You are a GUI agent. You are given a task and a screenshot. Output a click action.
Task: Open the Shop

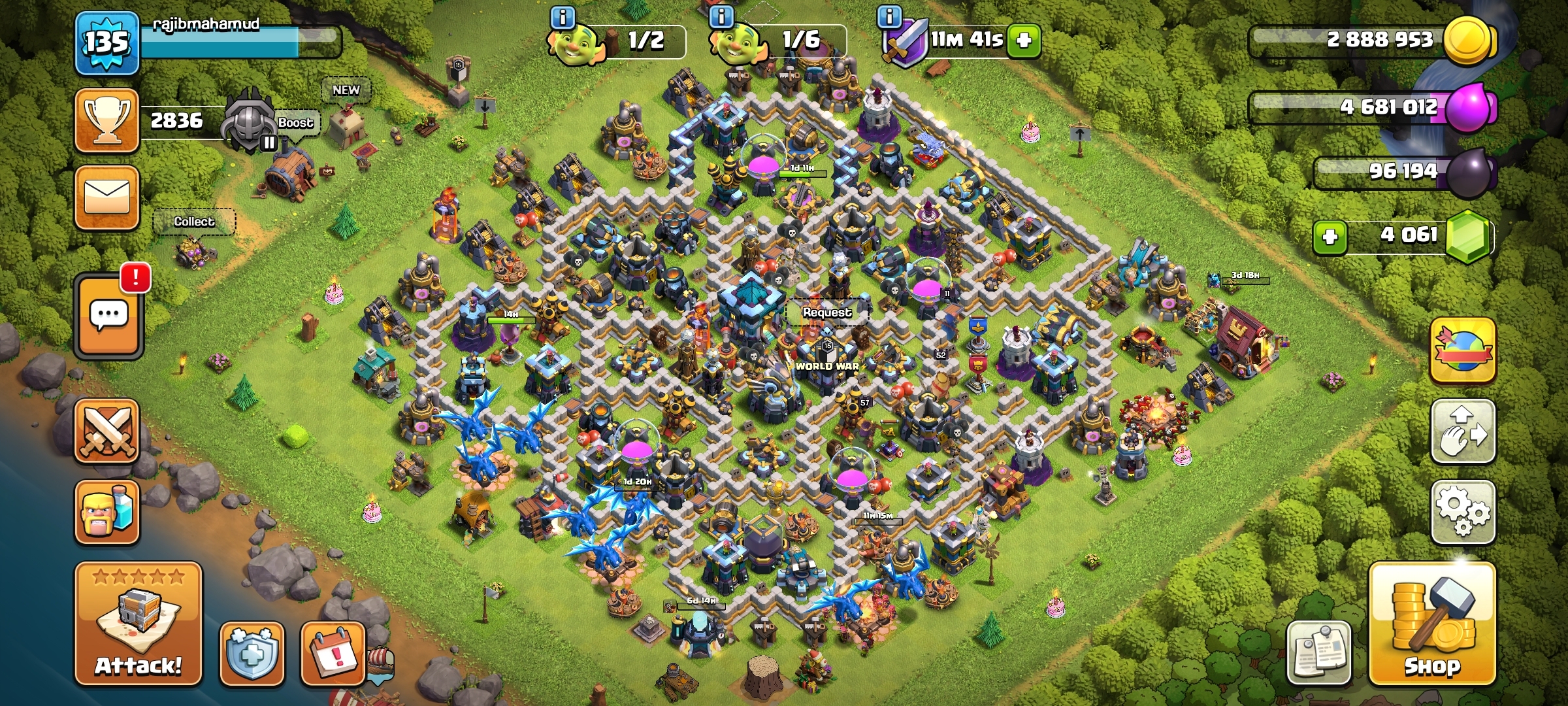pyautogui.click(x=1431, y=623)
